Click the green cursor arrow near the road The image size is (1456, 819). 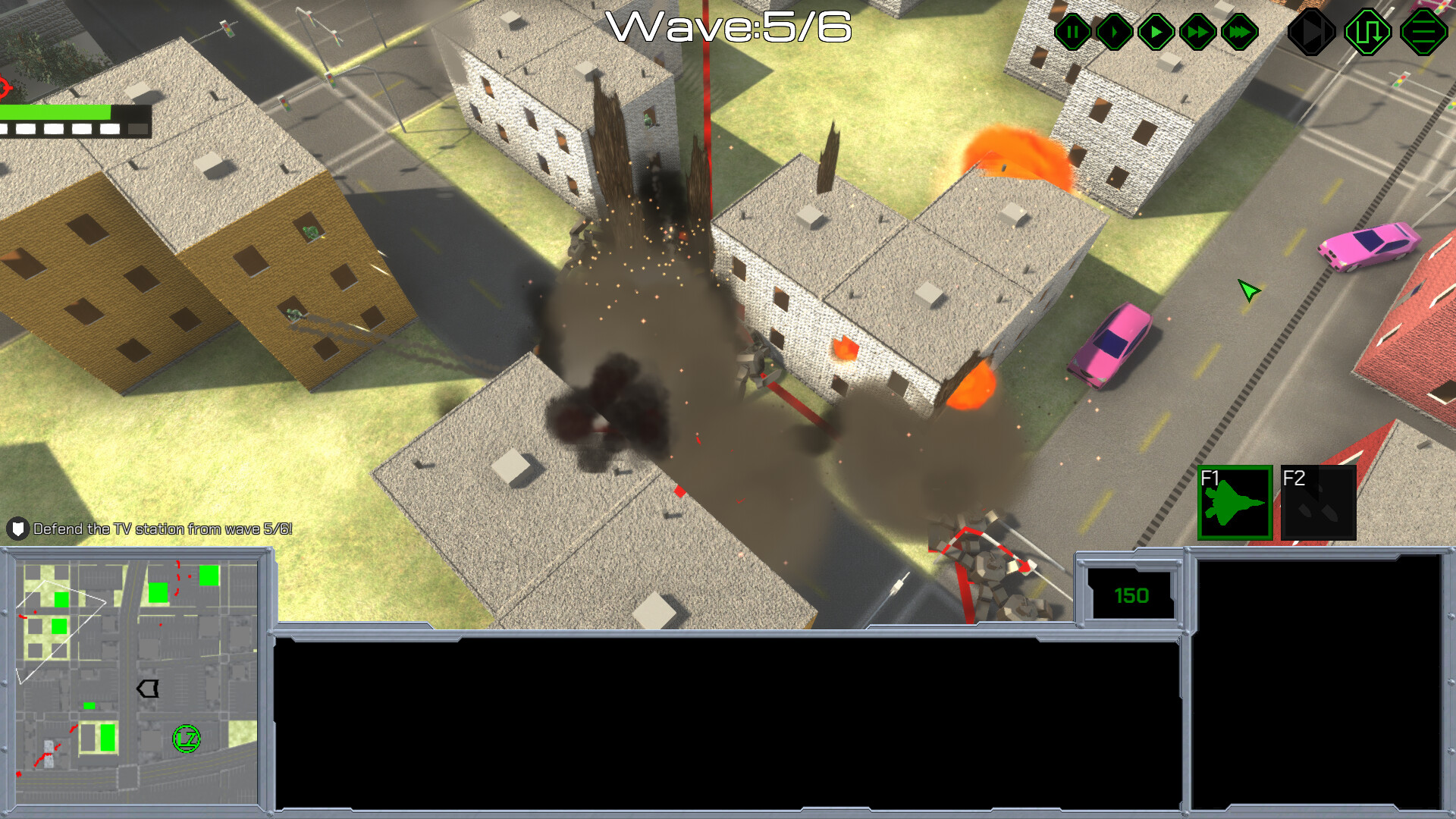click(x=1248, y=290)
